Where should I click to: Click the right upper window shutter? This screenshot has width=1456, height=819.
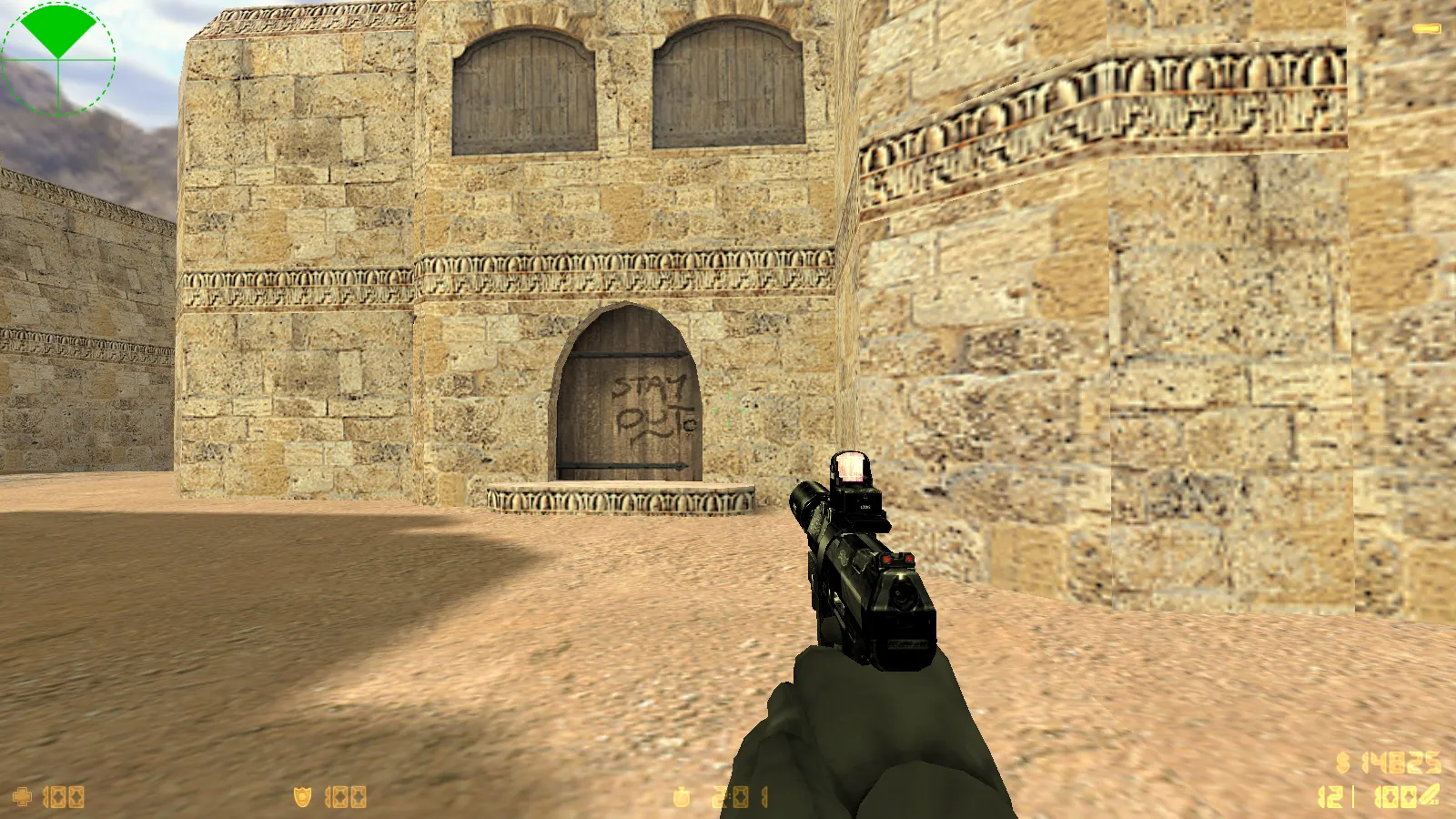click(728, 82)
